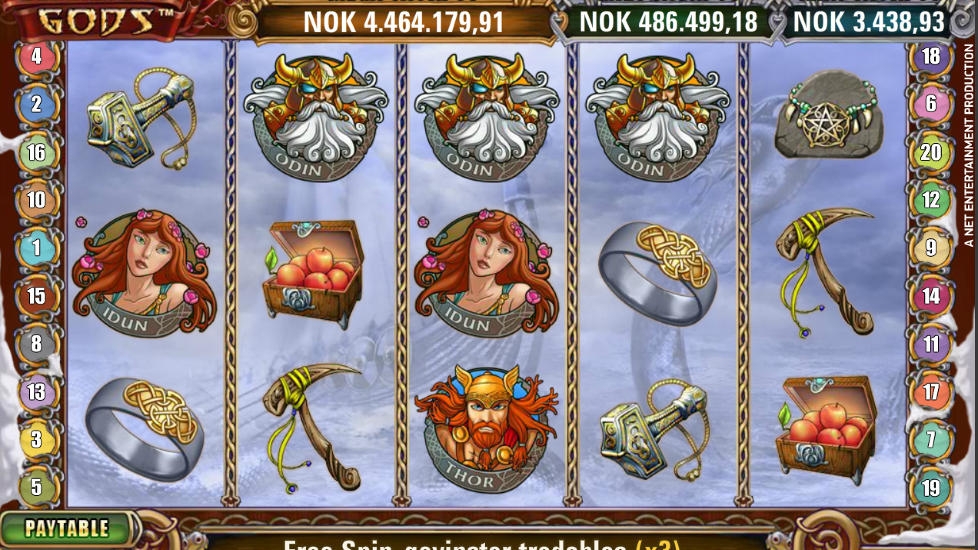Activate payline number 13
The height and width of the screenshot is (550, 978).
[x=36, y=392]
